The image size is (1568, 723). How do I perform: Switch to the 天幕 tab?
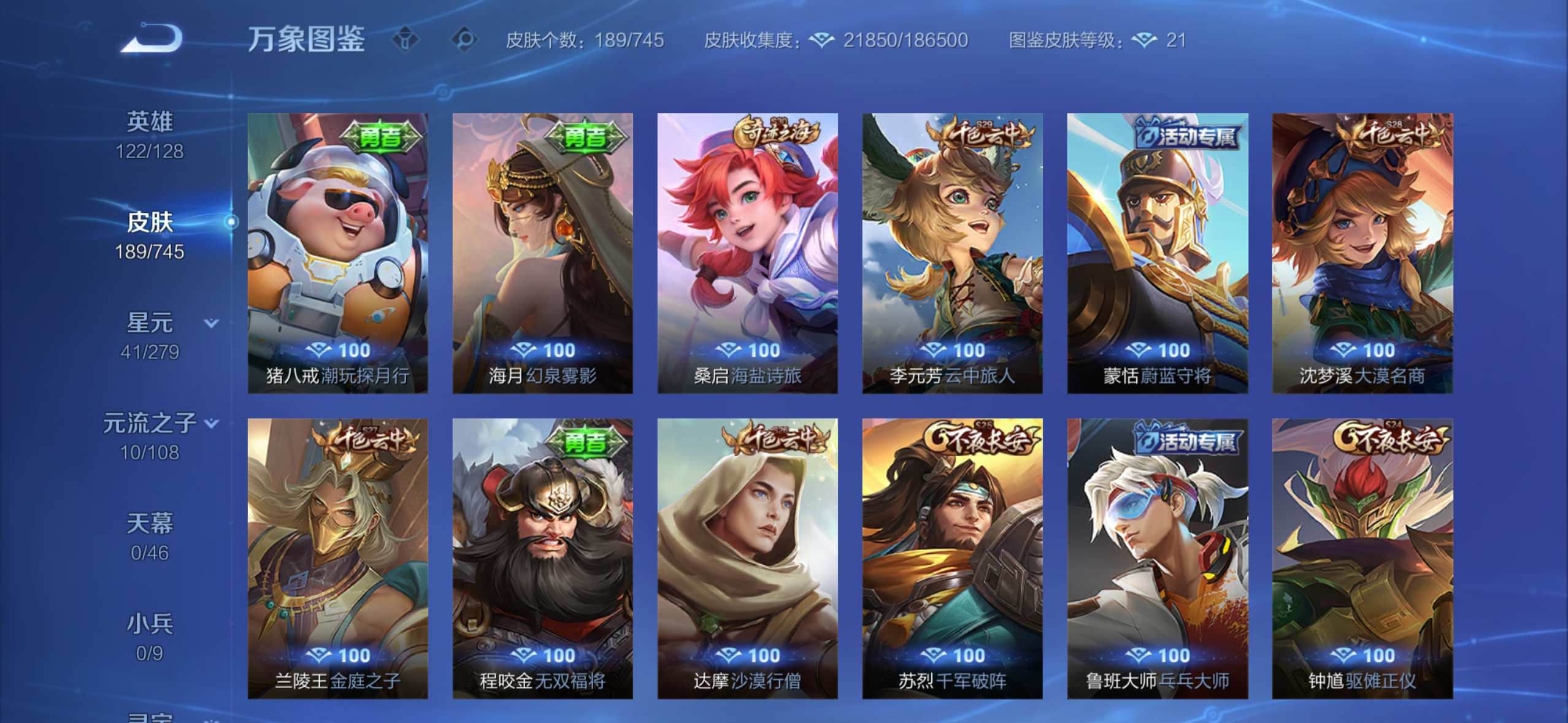pyautogui.click(x=150, y=537)
